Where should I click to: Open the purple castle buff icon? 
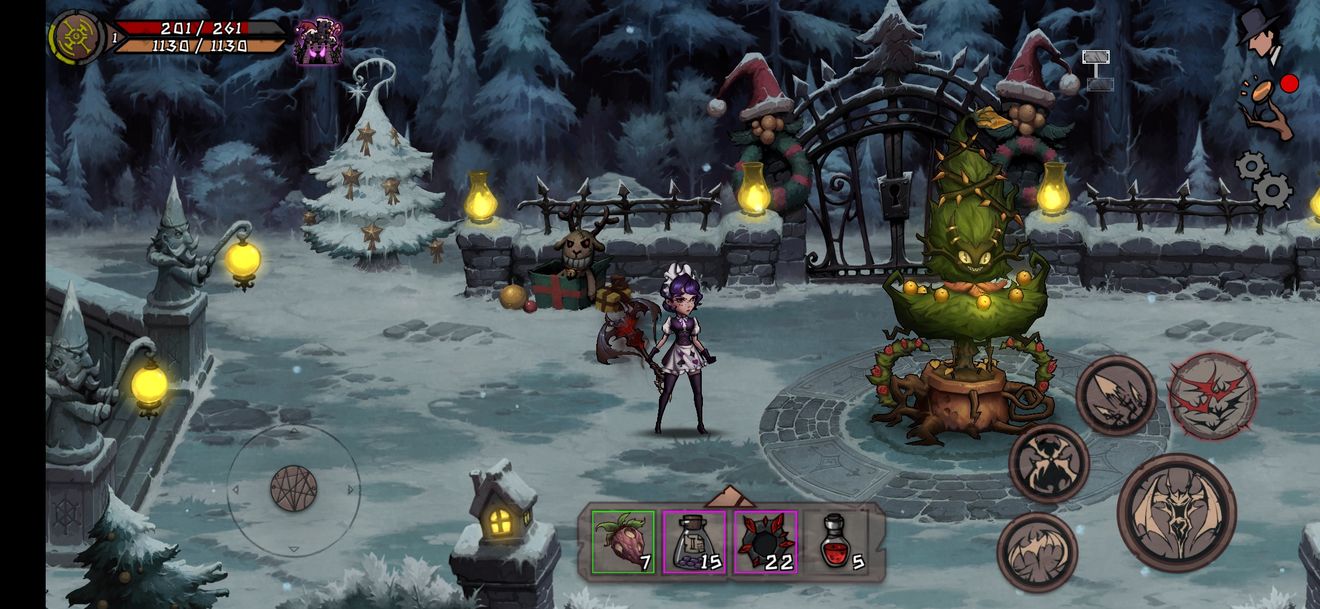(318, 42)
